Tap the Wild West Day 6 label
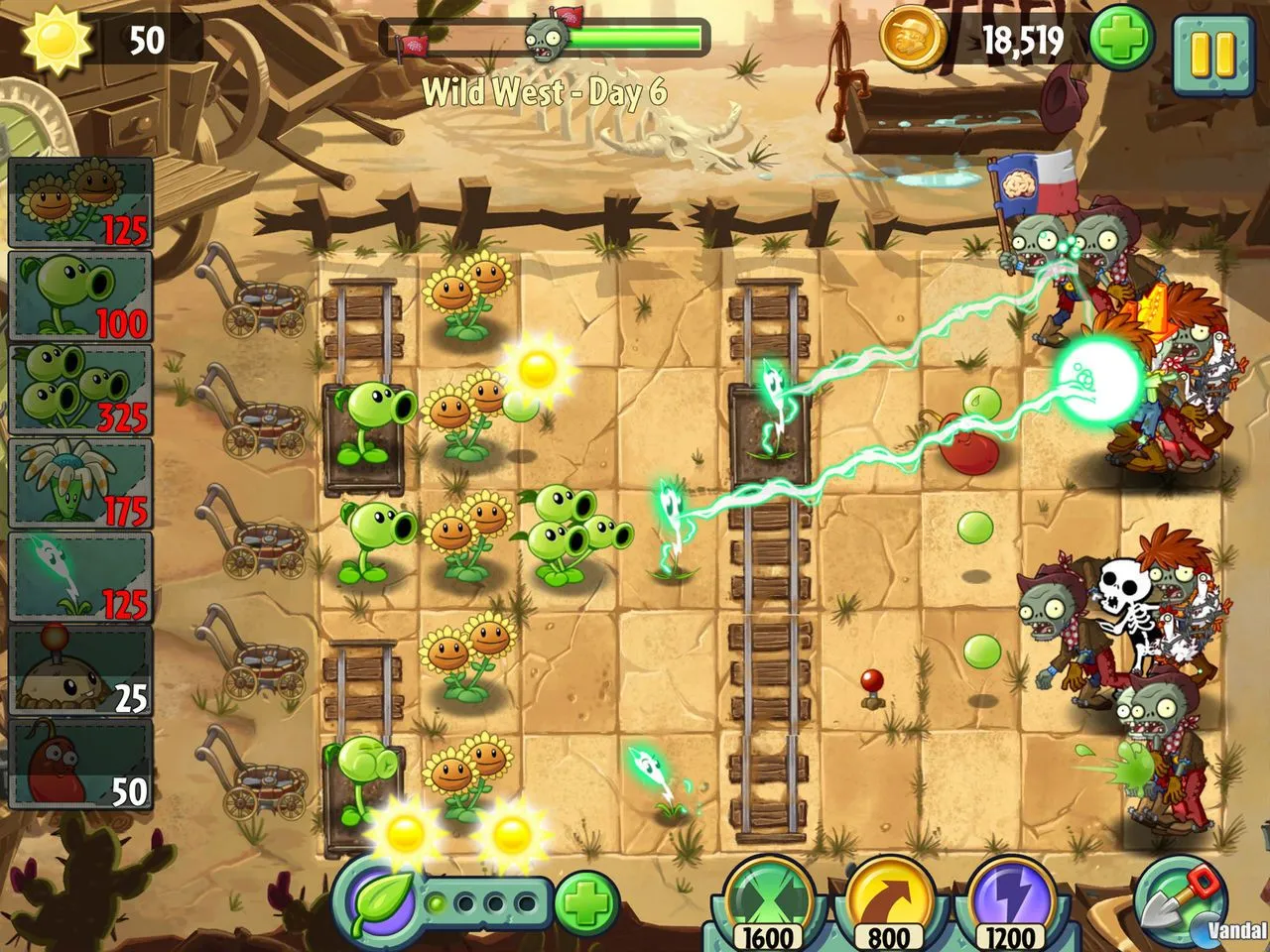The height and width of the screenshot is (952, 1270). pyautogui.click(x=548, y=92)
